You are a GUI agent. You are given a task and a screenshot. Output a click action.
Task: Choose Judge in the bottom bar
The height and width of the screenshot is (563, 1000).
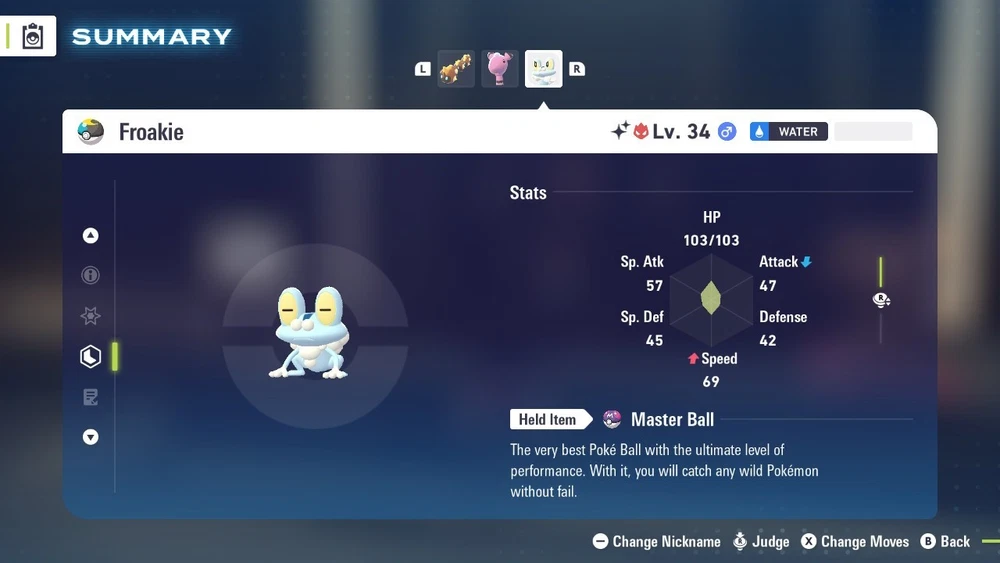click(x=761, y=542)
